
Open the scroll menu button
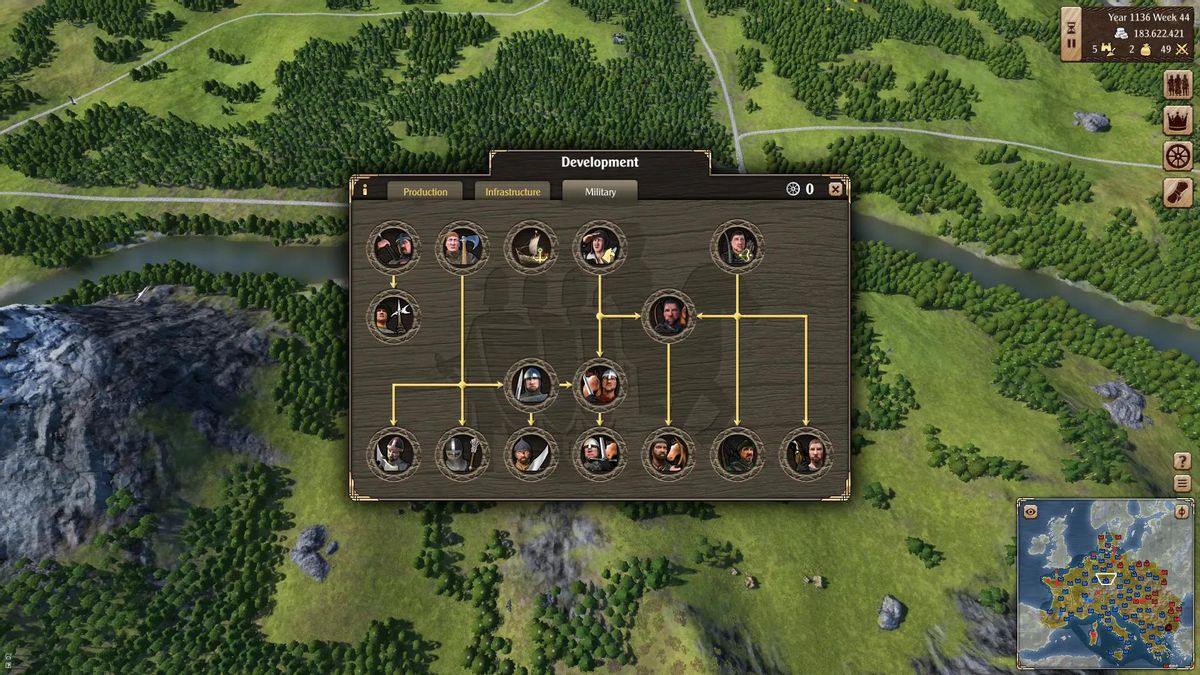point(1178,192)
